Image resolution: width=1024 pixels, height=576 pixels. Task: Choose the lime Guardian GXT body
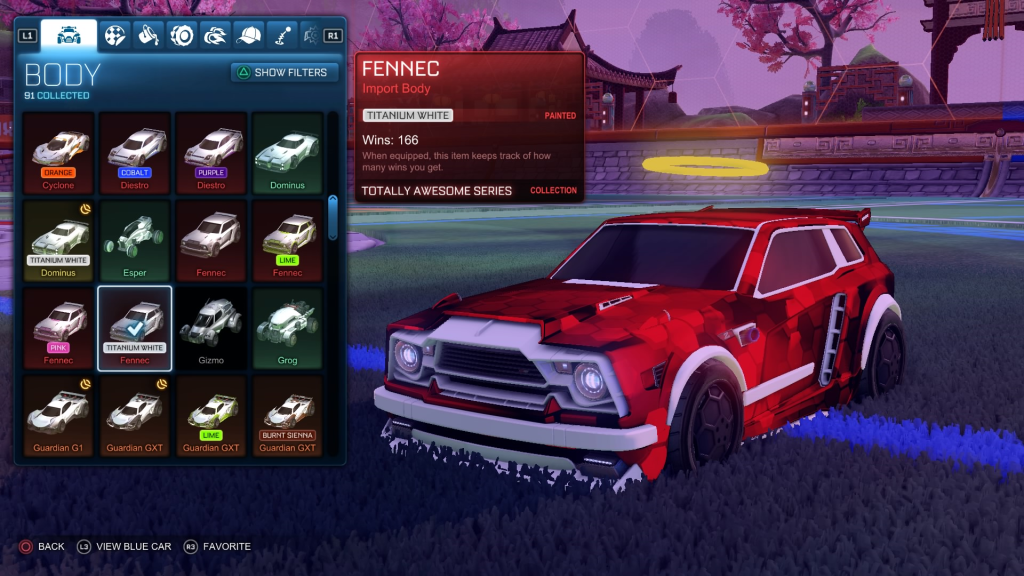pos(210,415)
